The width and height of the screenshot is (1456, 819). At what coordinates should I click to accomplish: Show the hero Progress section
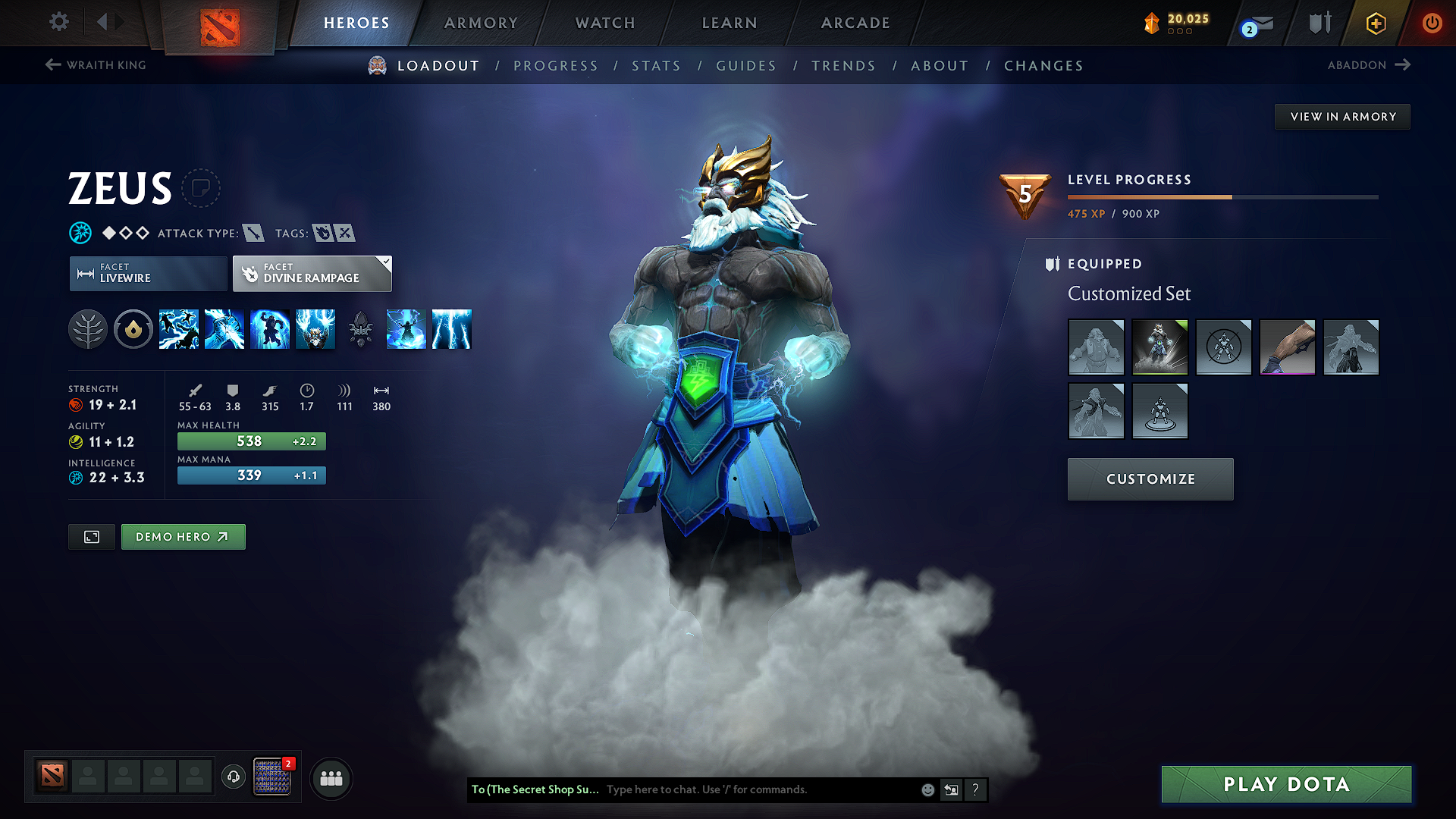coord(556,66)
